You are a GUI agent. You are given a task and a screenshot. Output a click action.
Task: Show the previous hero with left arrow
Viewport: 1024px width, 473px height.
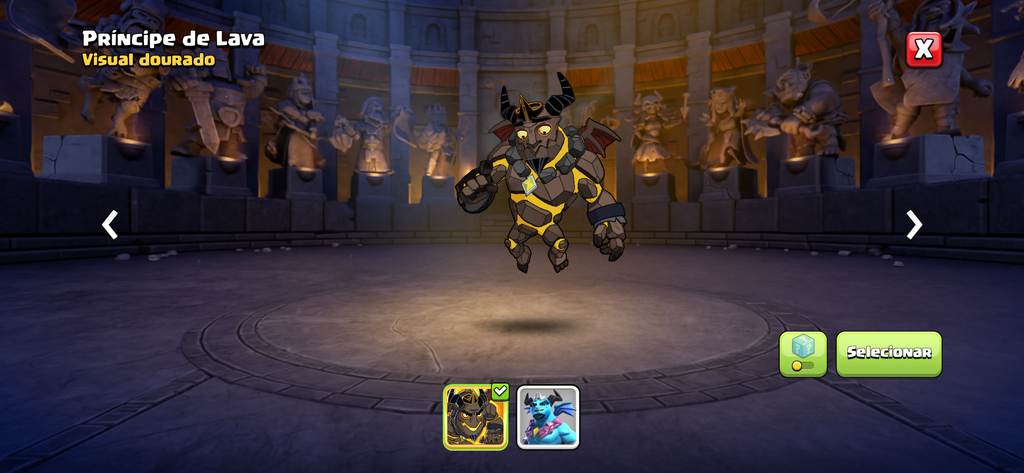point(110,225)
